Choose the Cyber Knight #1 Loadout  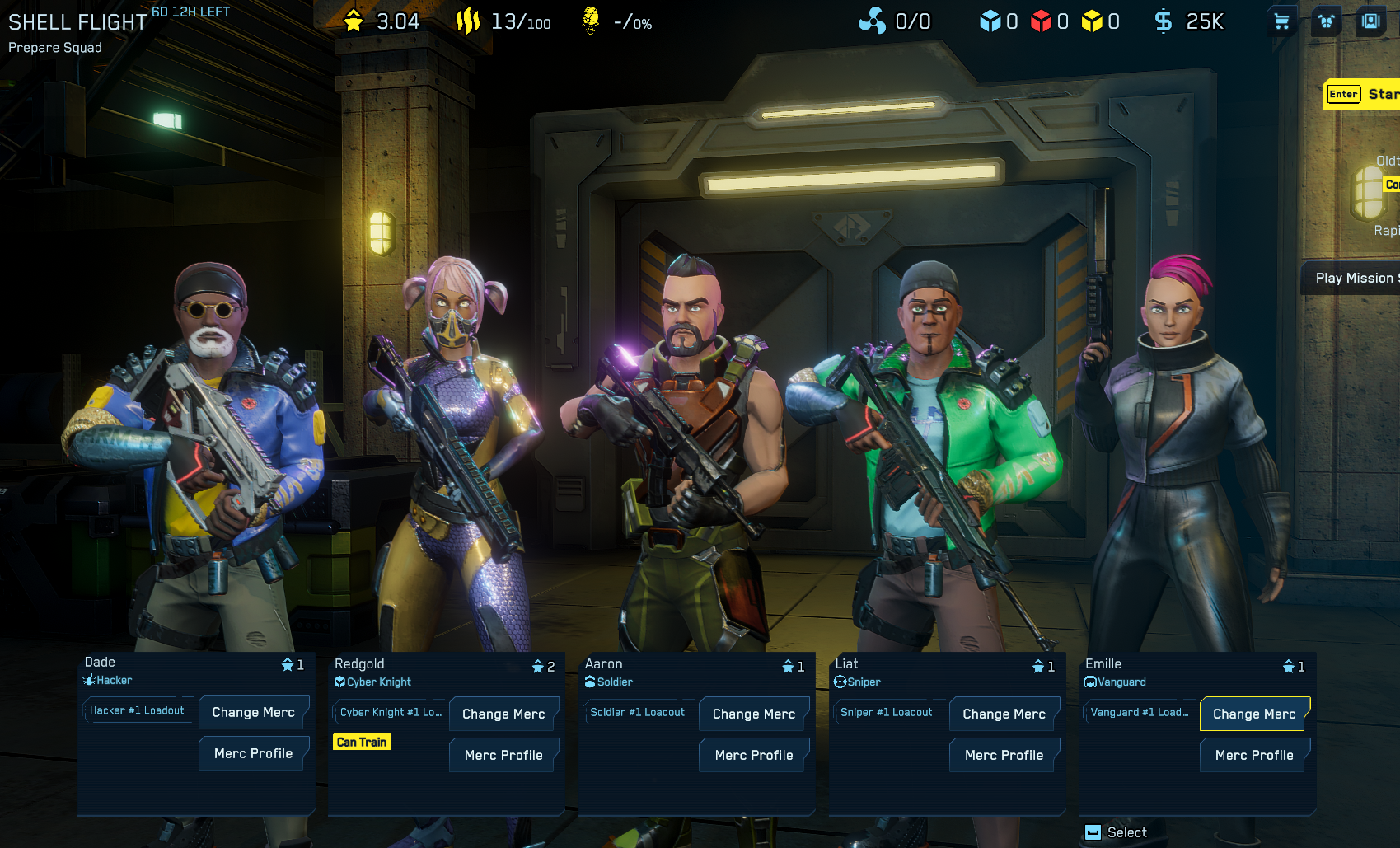[x=390, y=712]
